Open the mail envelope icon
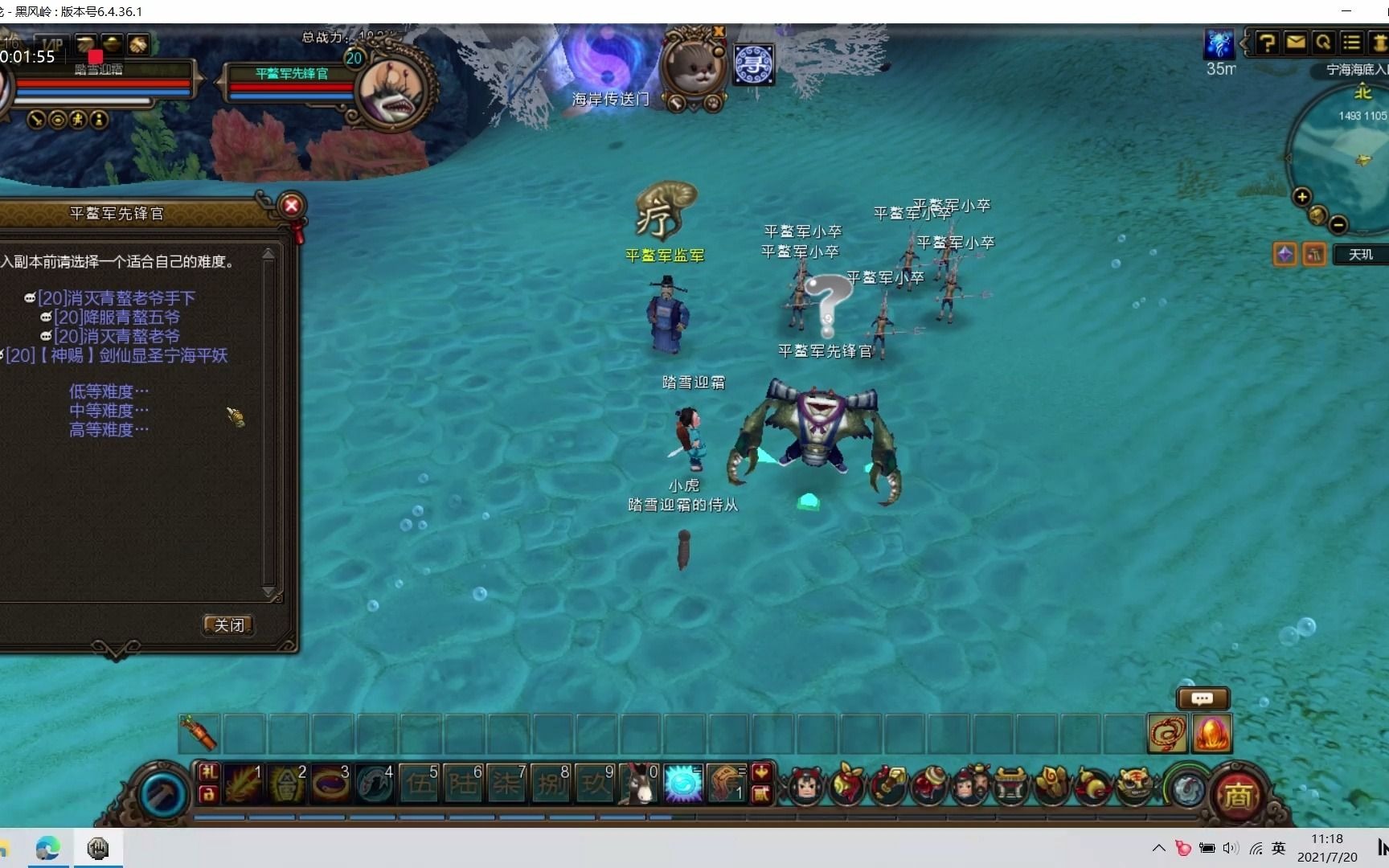The image size is (1389, 868). pyautogui.click(x=1295, y=43)
